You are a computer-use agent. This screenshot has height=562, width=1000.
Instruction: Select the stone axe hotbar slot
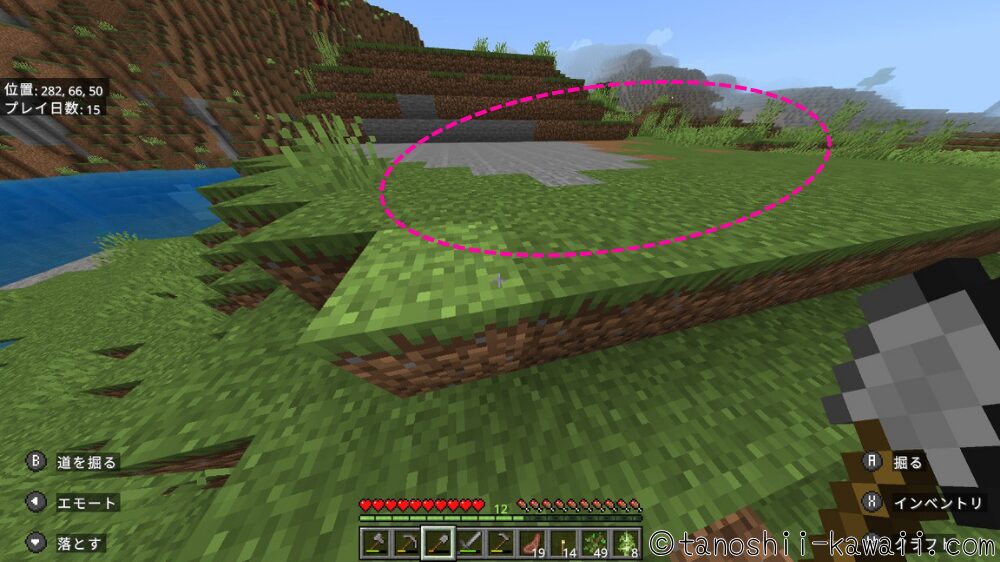click(375, 543)
